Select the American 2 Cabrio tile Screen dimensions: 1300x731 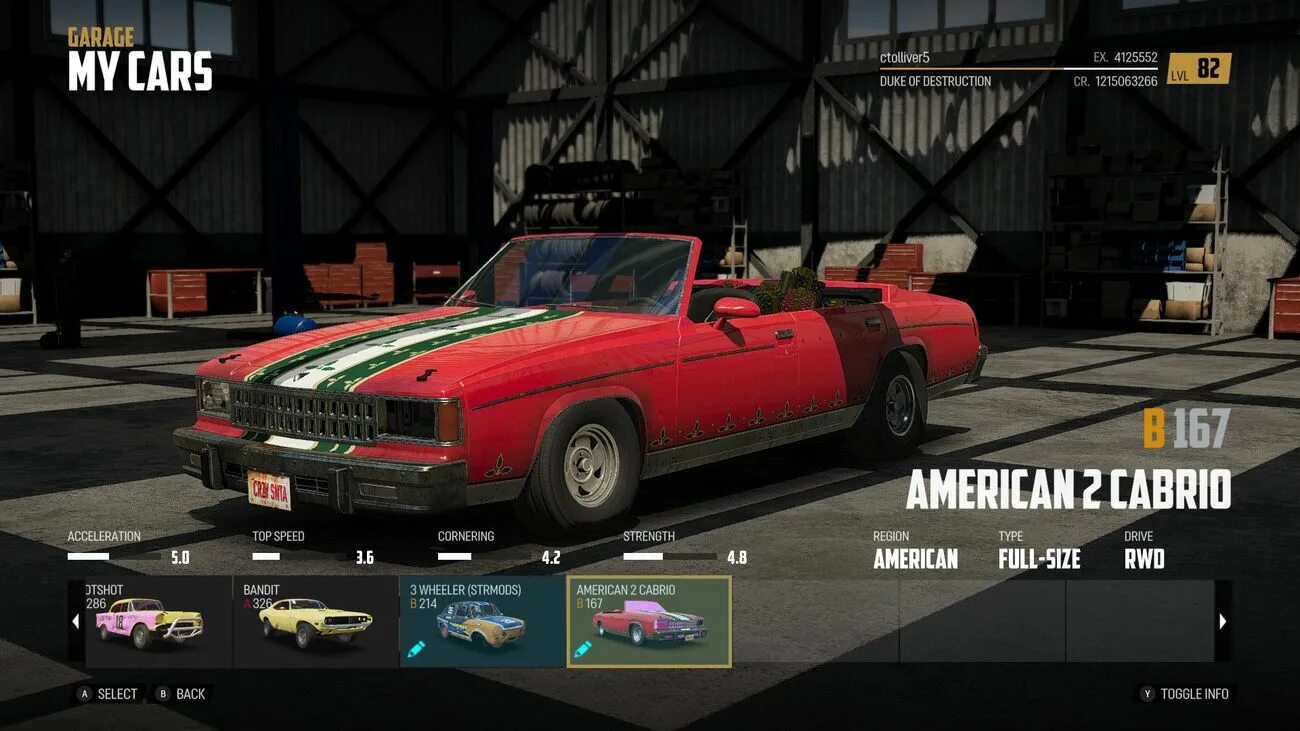point(649,621)
